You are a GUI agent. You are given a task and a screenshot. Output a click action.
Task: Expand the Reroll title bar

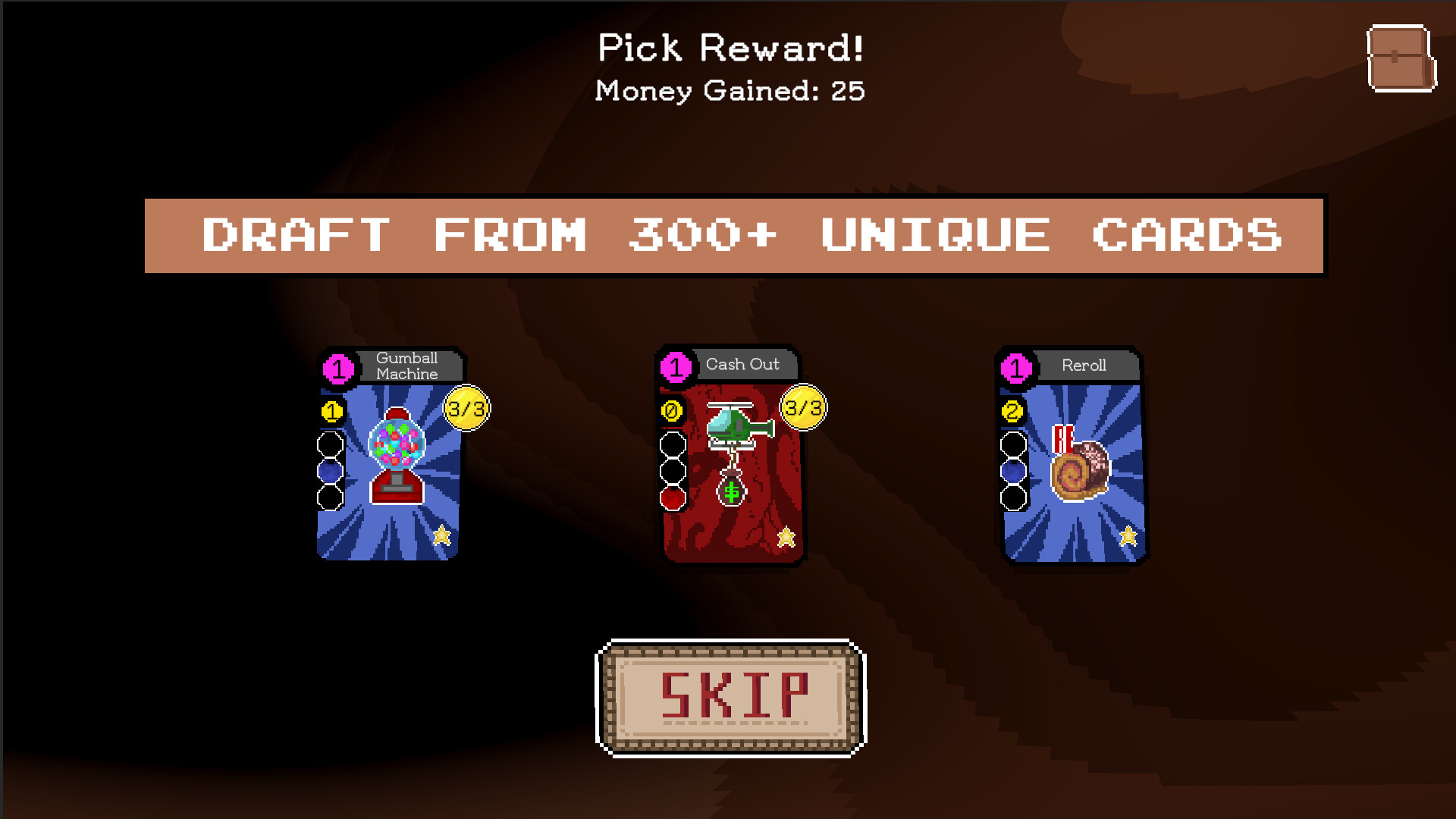[x=1084, y=366]
